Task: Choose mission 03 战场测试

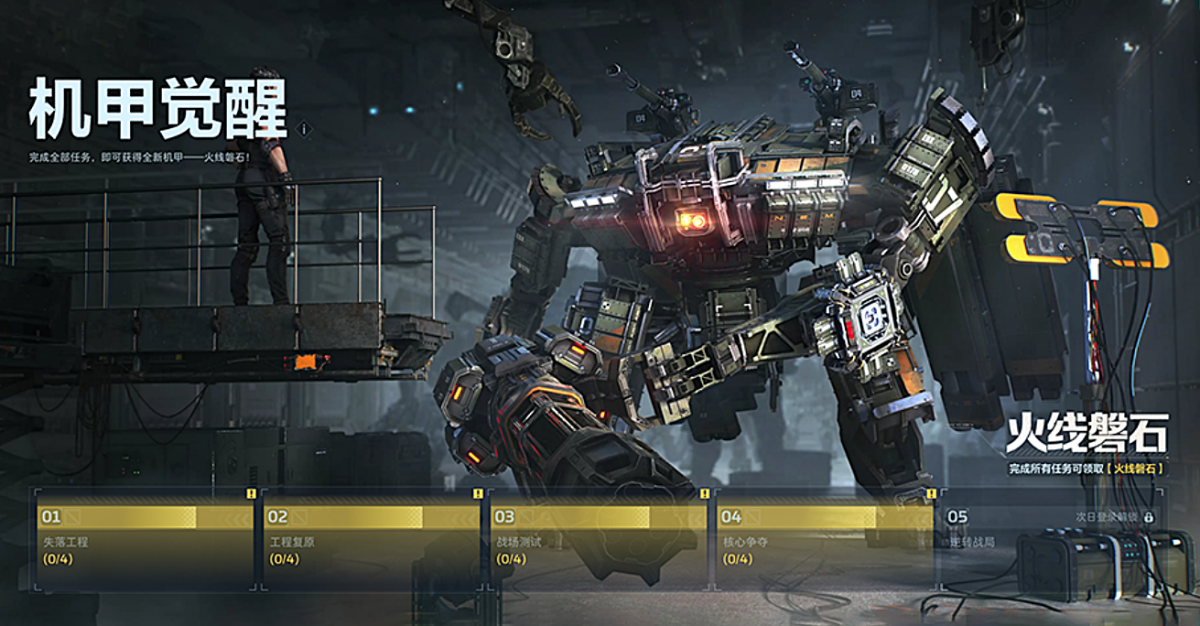Action: (x=598, y=538)
